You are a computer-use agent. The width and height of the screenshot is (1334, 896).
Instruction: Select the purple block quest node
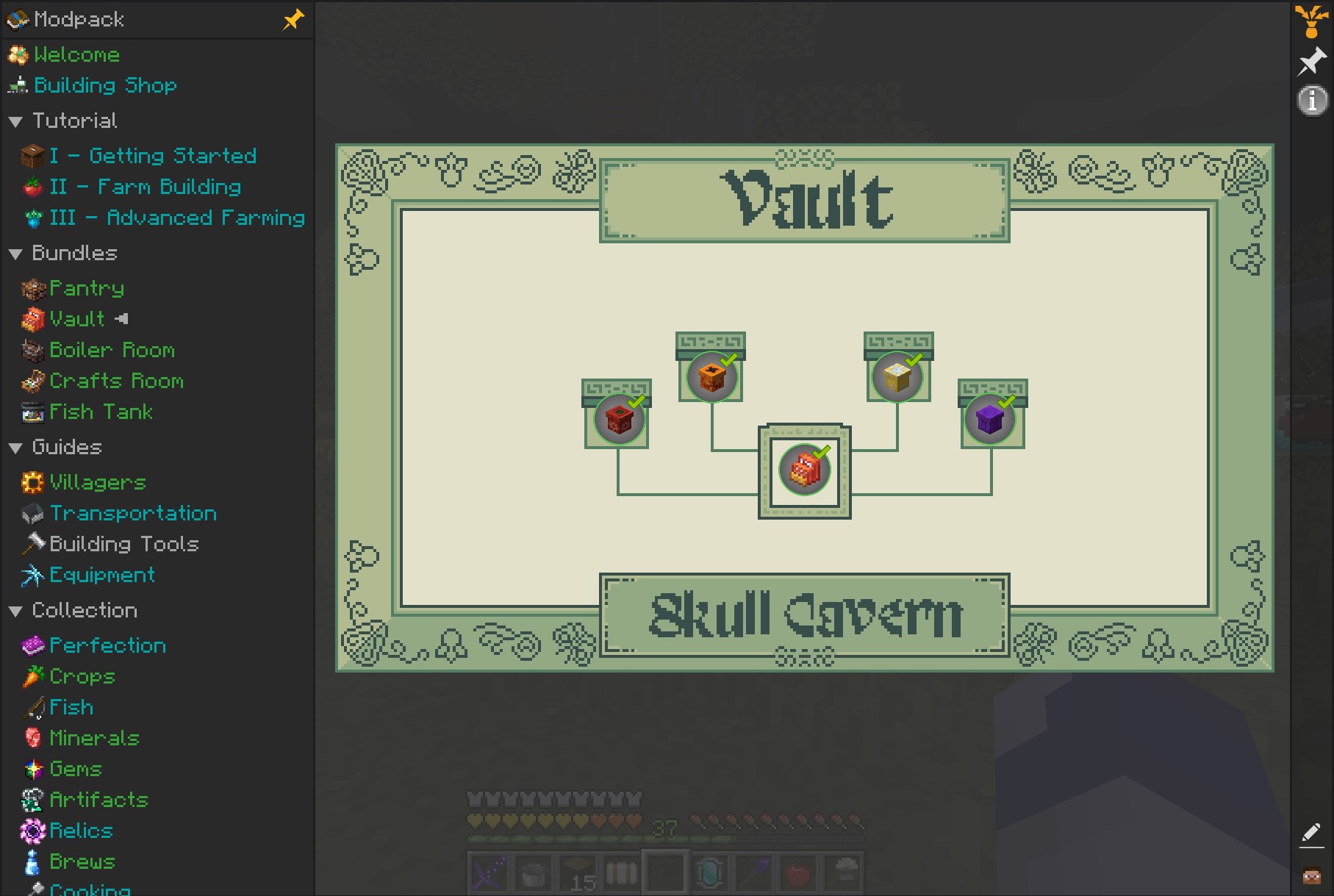[x=990, y=419]
